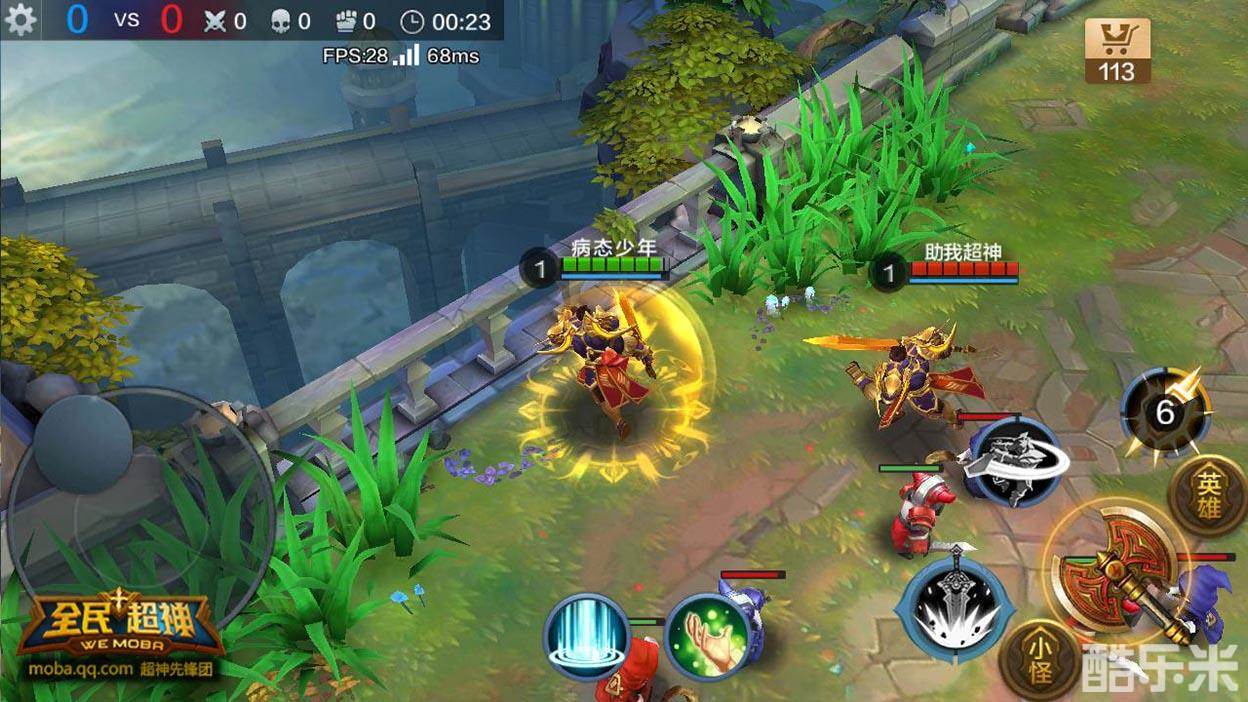Target minions with the 小怪 button

click(1040, 660)
